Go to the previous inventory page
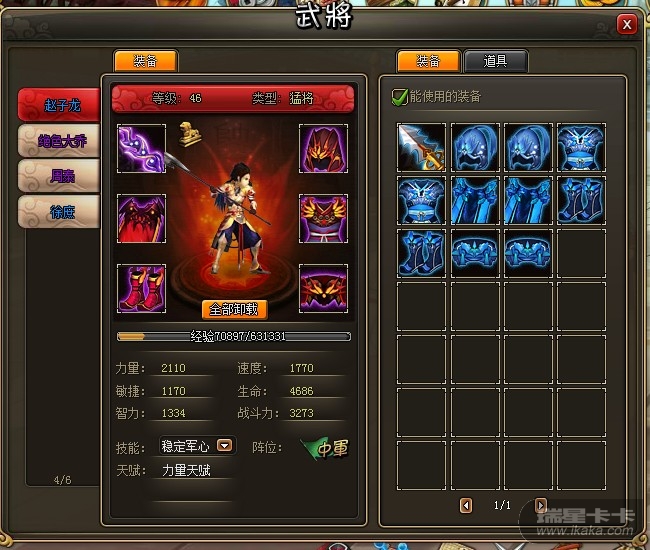The image size is (650, 550). point(466,505)
